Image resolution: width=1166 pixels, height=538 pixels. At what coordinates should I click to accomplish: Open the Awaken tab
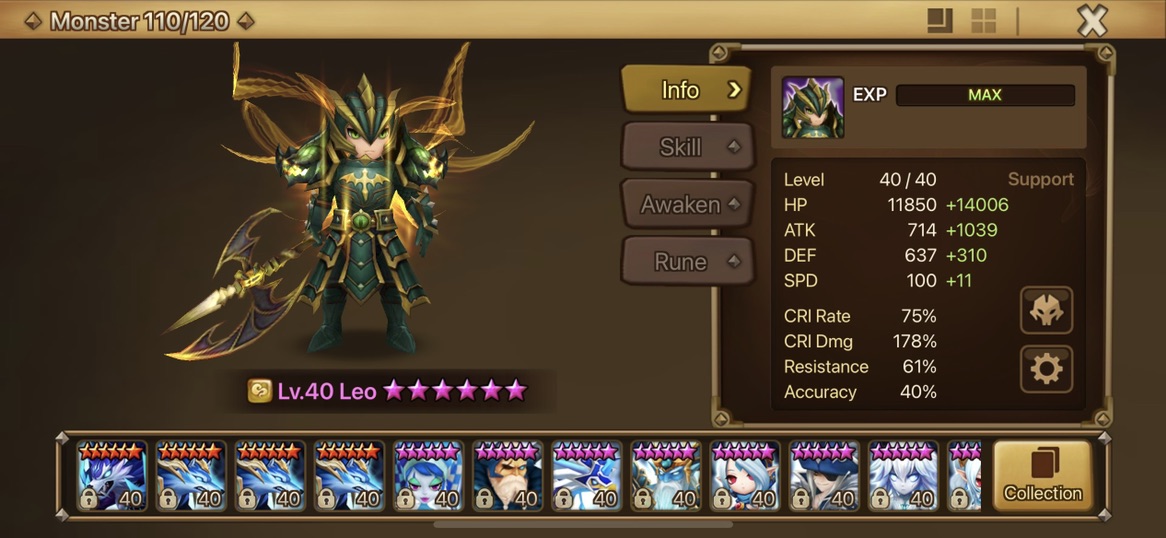(x=684, y=204)
